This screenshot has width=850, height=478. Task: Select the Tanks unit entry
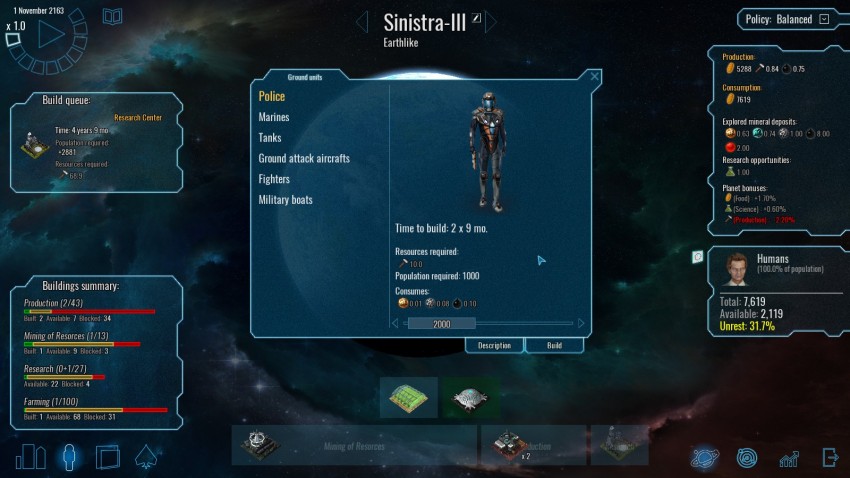tap(270, 138)
